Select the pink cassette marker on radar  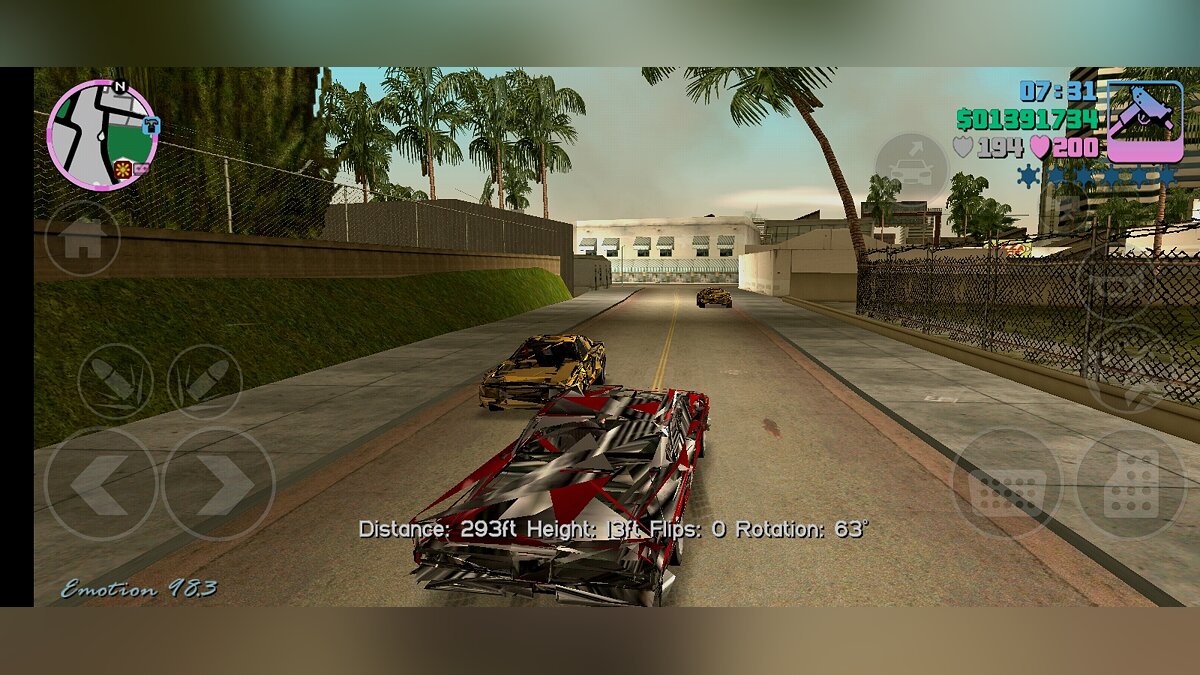[x=142, y=167]
